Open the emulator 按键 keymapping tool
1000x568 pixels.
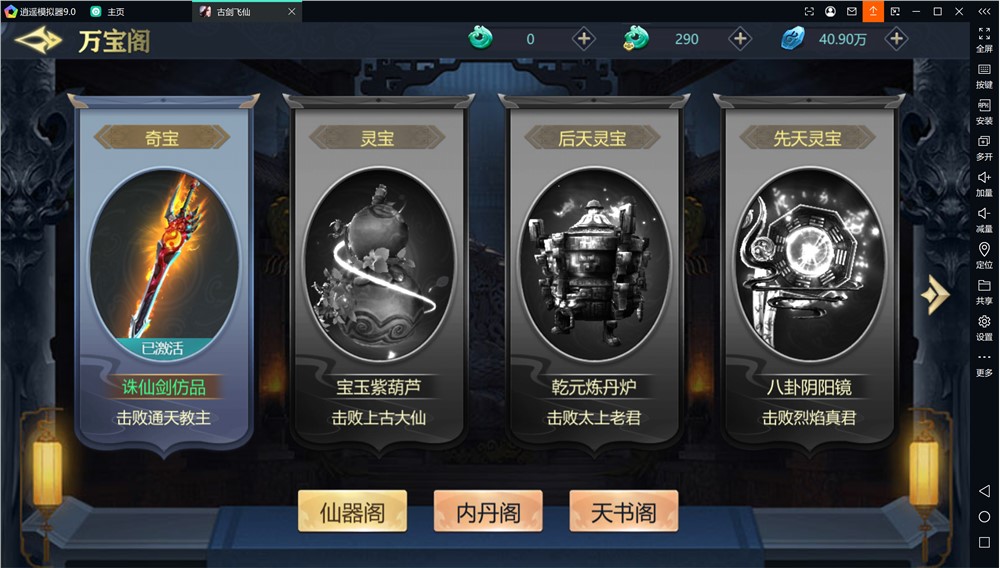pyautogui.click(x=984, y=76)
